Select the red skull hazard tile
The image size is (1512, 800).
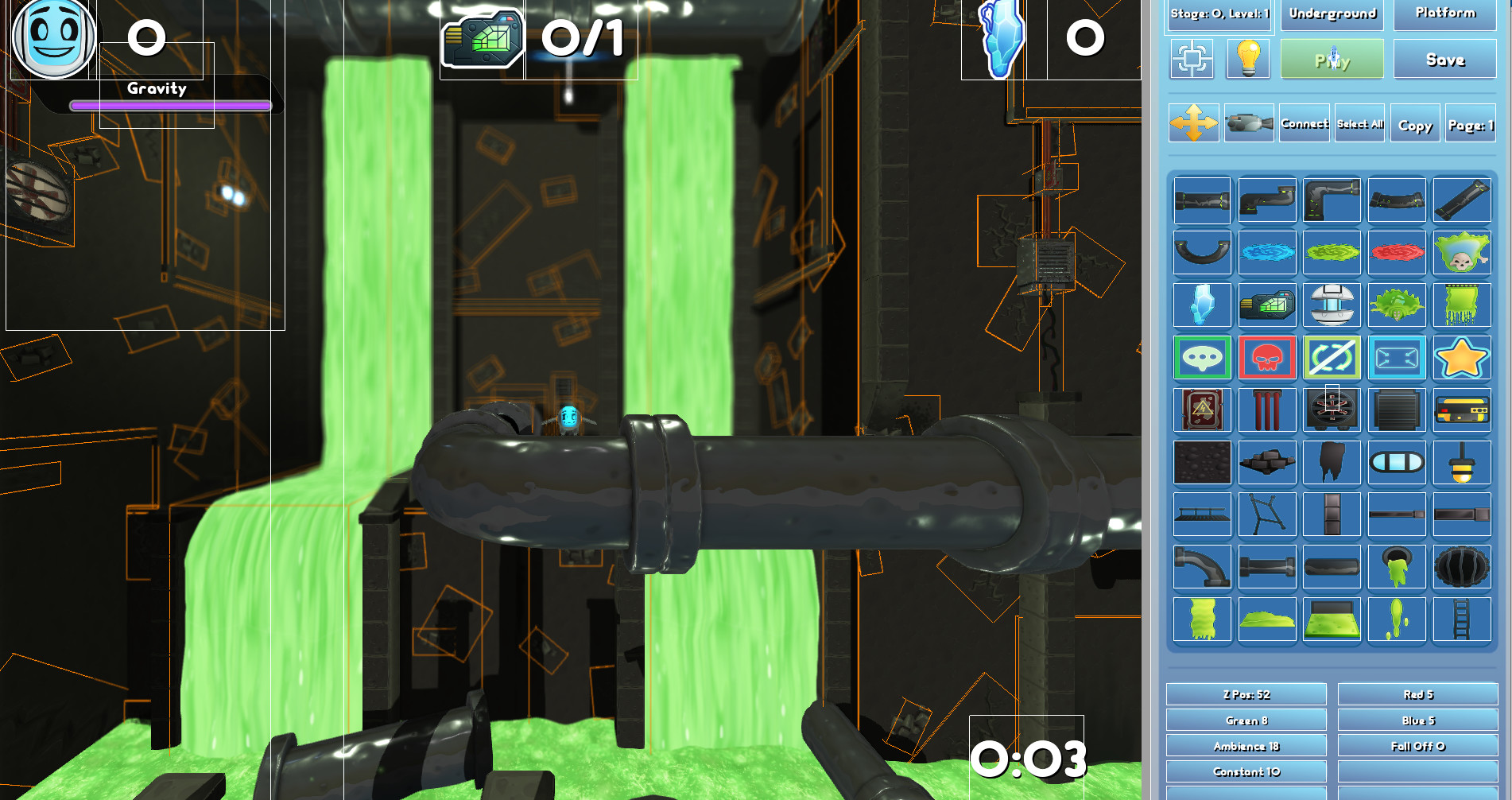(1267, 358)
